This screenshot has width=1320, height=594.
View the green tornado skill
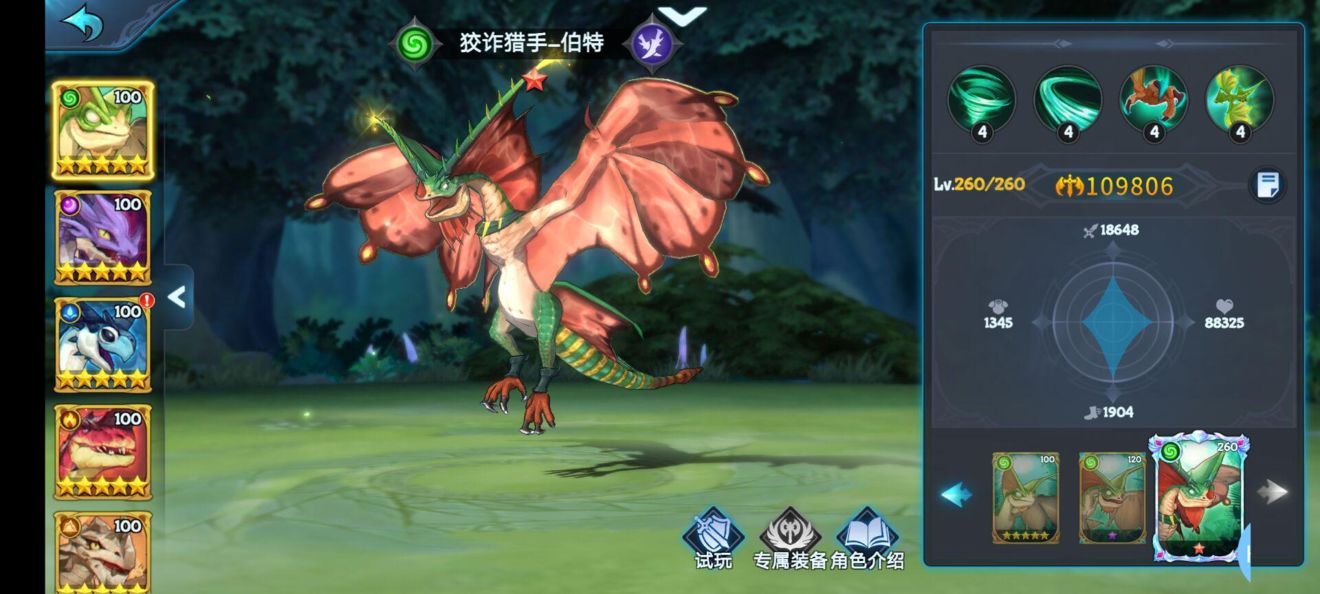coord(982,100)
